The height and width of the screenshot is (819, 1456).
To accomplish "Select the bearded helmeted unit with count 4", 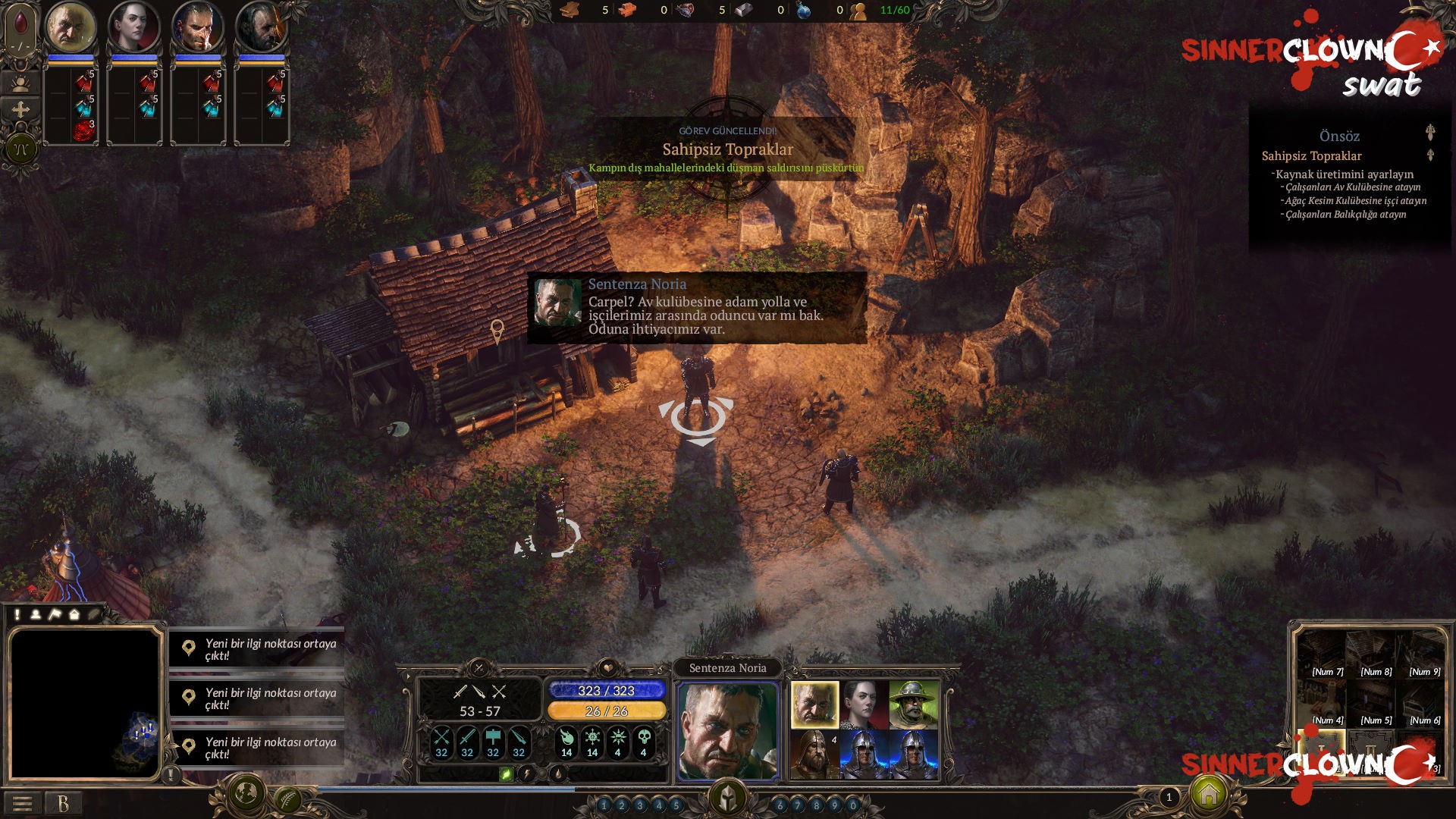I will (x=814, y=754).
